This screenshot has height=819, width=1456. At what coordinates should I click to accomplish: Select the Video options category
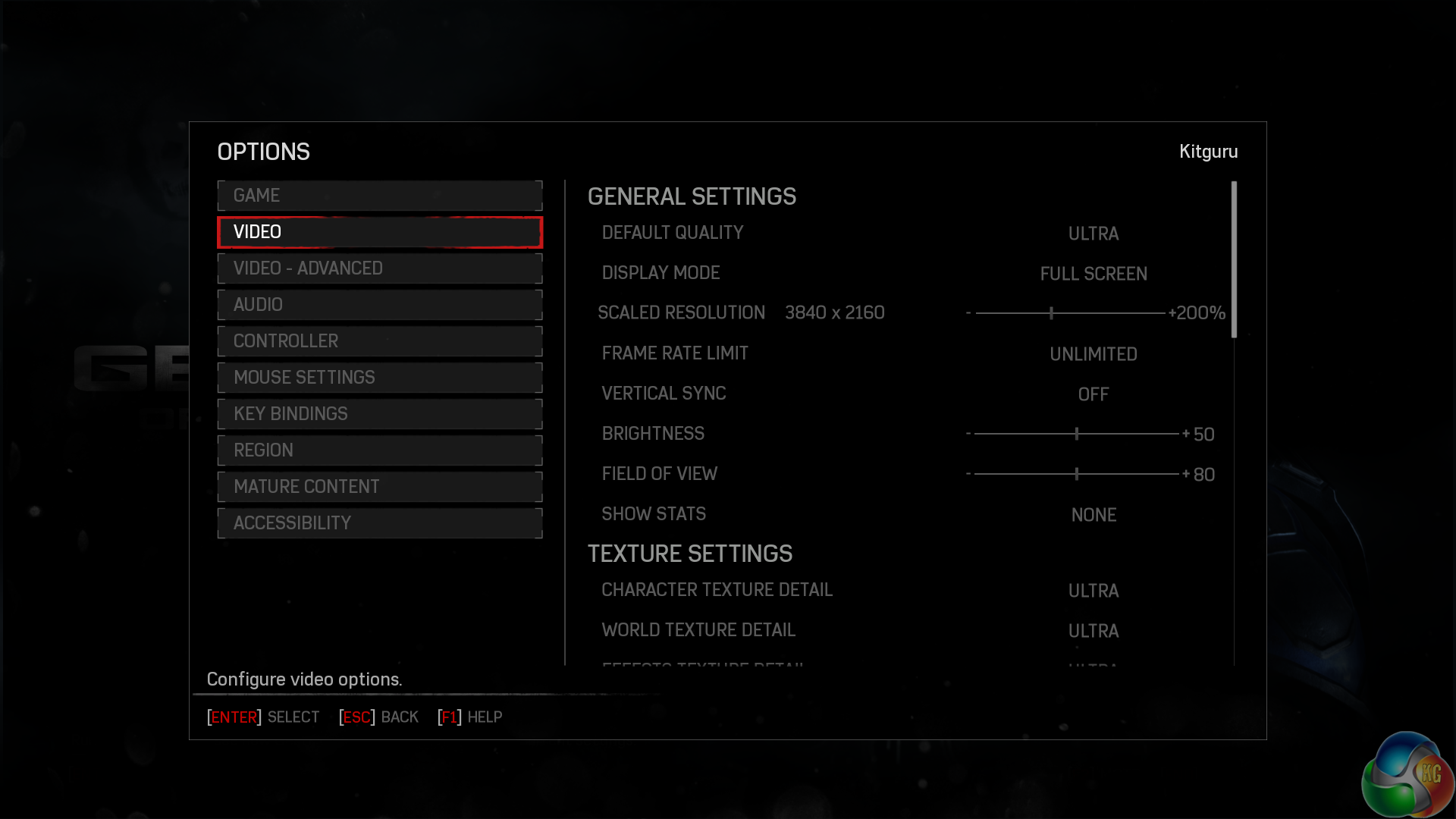pos(379,232)
